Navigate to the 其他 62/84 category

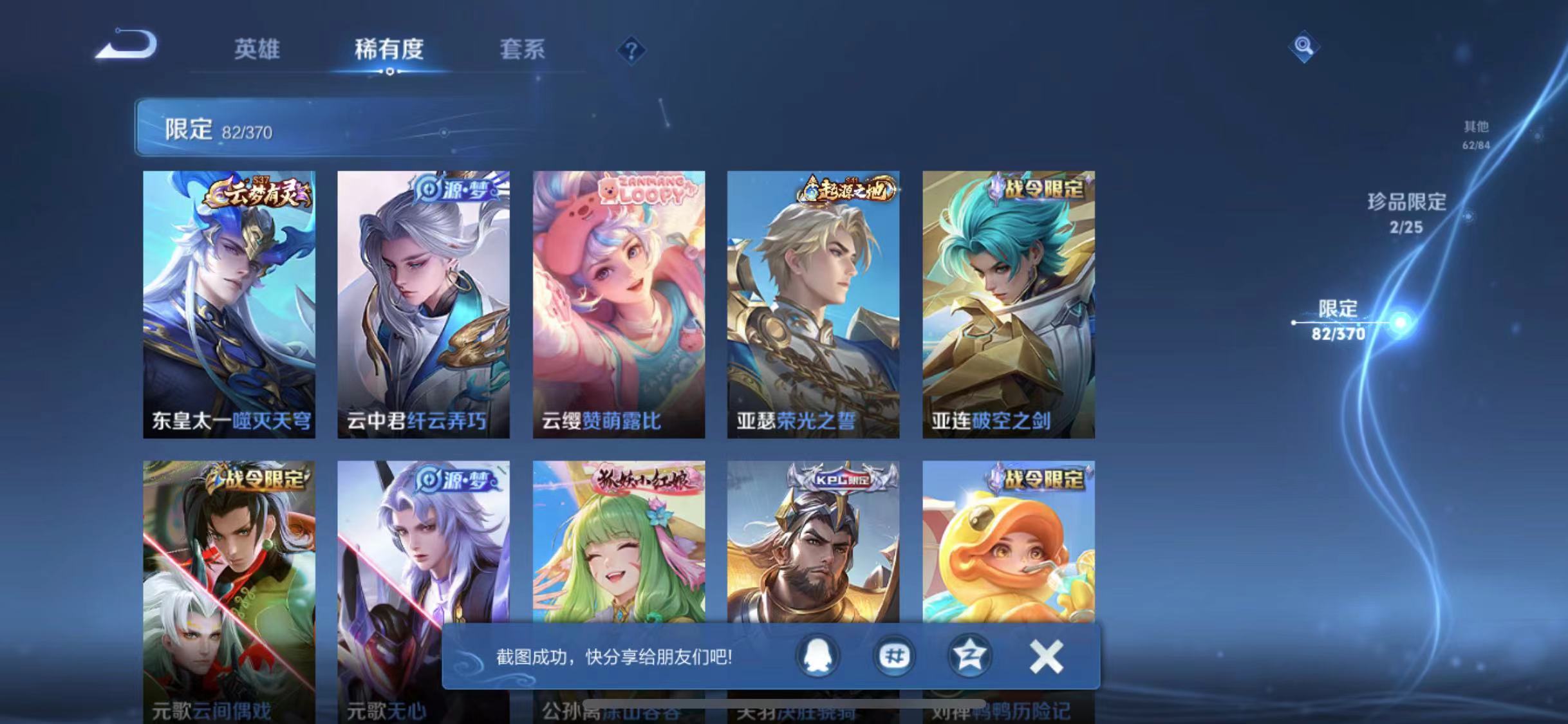click(x=1477, y=135)
